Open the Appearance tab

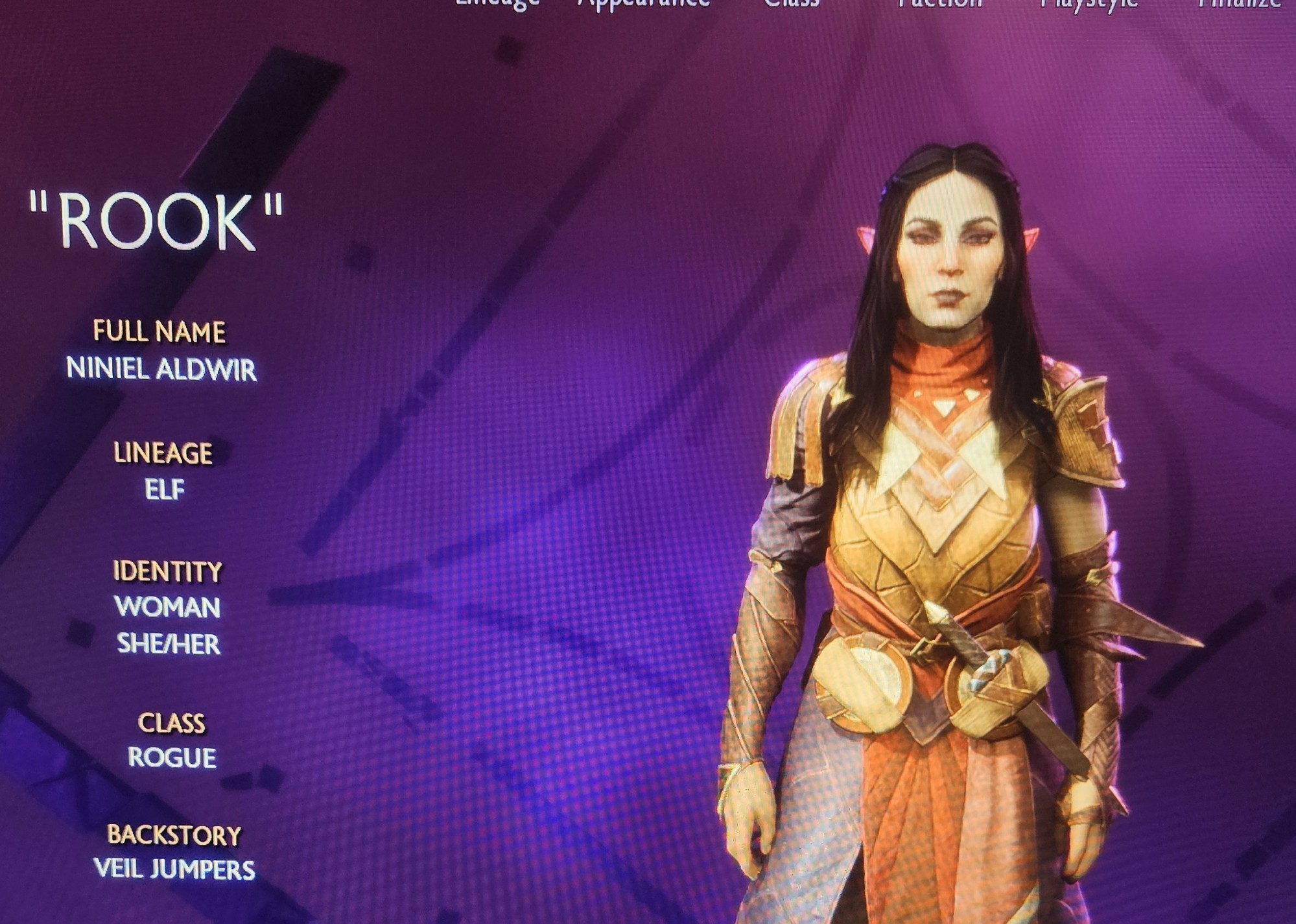[644, 3]
